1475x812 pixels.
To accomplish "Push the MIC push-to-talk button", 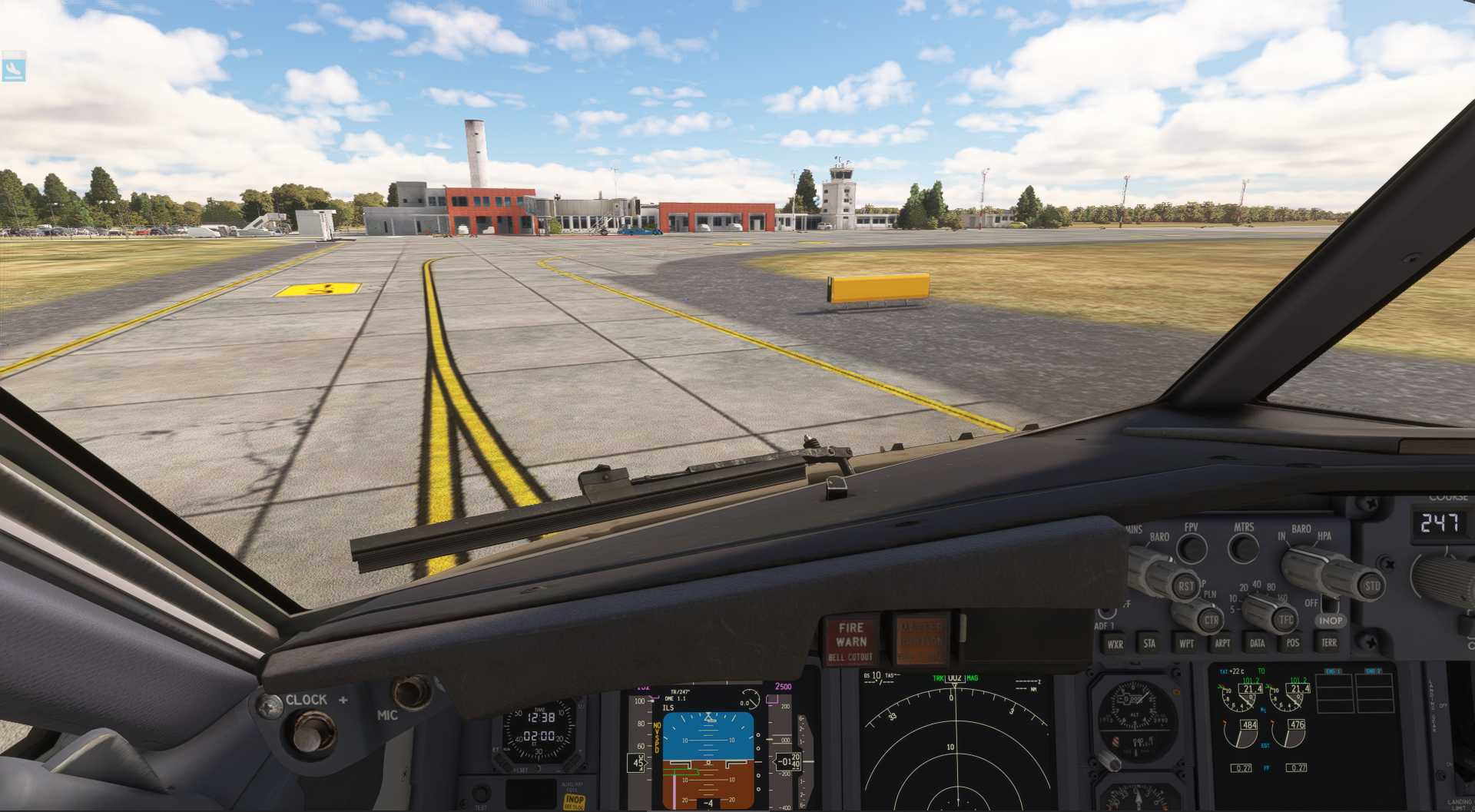I will point(410,693).
